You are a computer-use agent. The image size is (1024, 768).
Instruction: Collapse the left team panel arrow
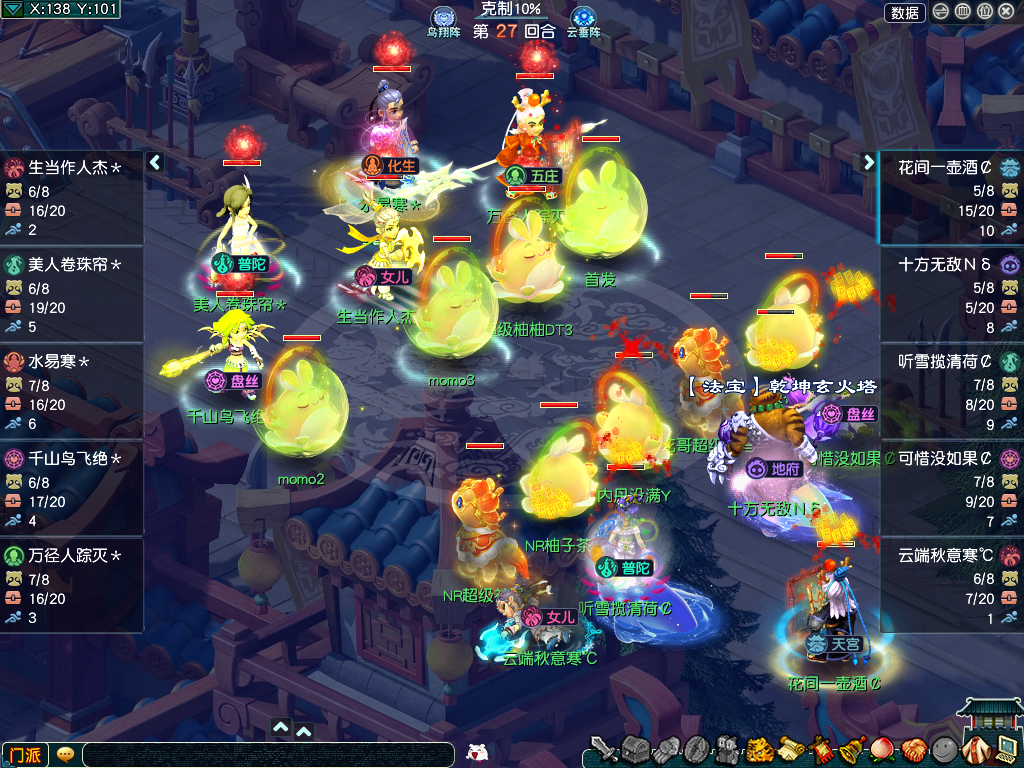pyautogui.click(x=155, y=162)
